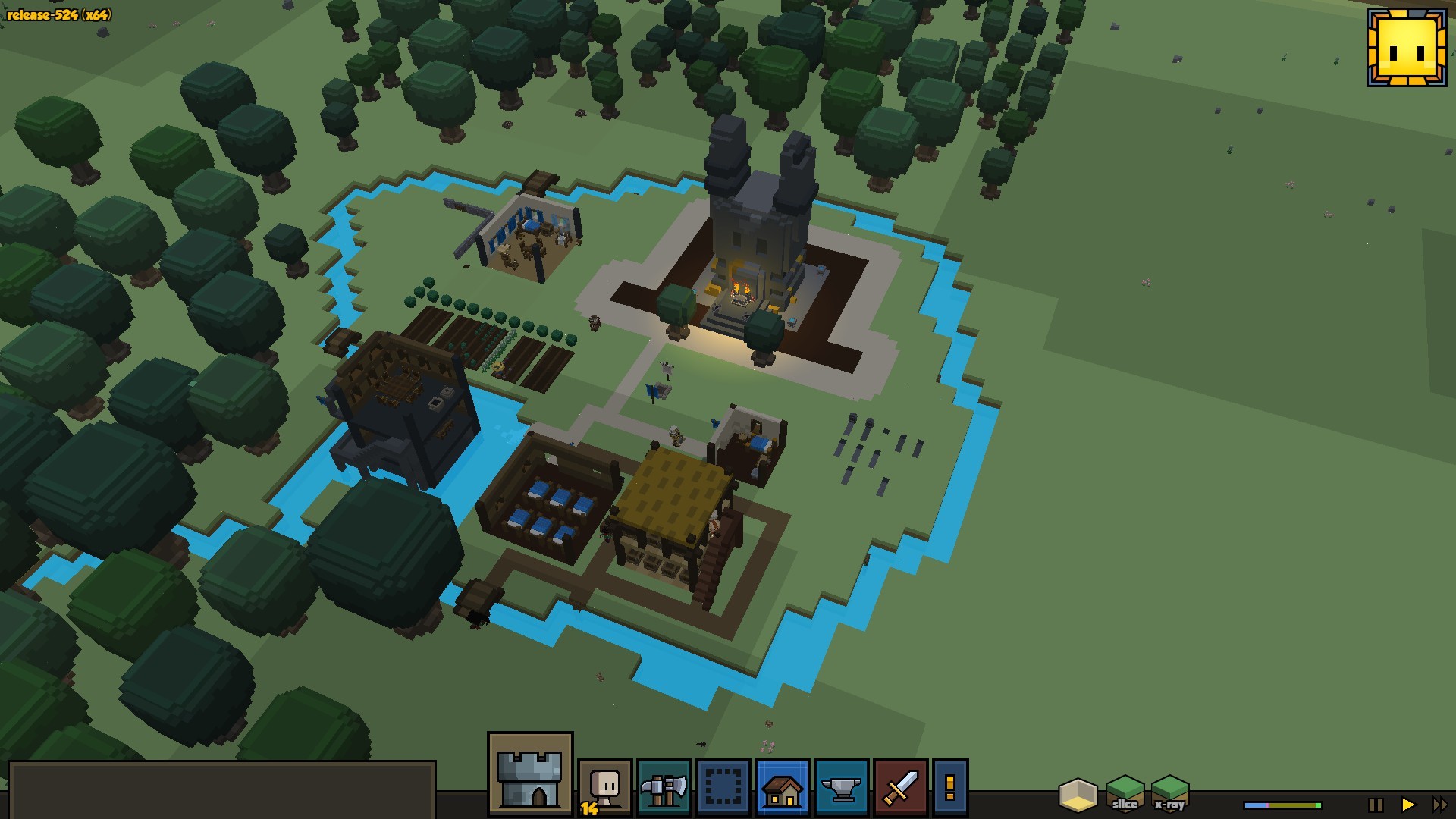
Task: Open the sword combat menu
Action: [900, 788]
